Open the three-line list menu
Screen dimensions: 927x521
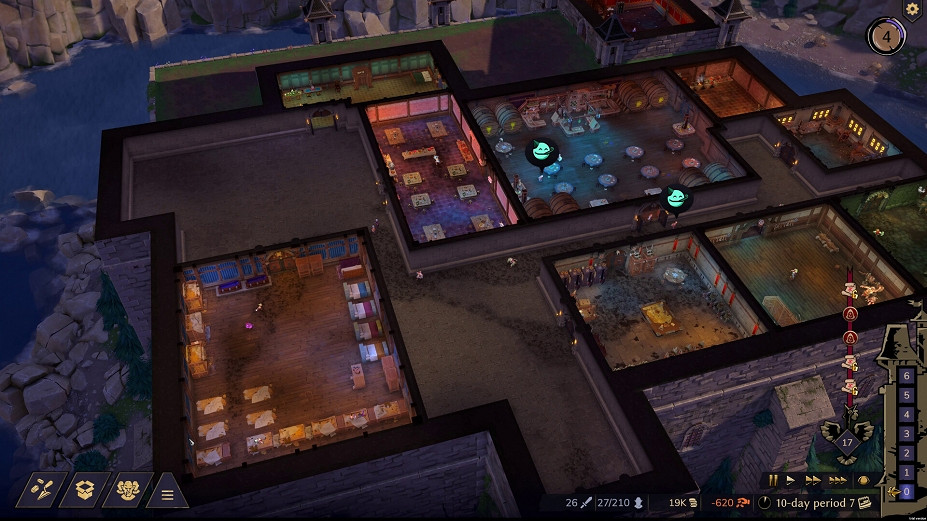point(168,493)
